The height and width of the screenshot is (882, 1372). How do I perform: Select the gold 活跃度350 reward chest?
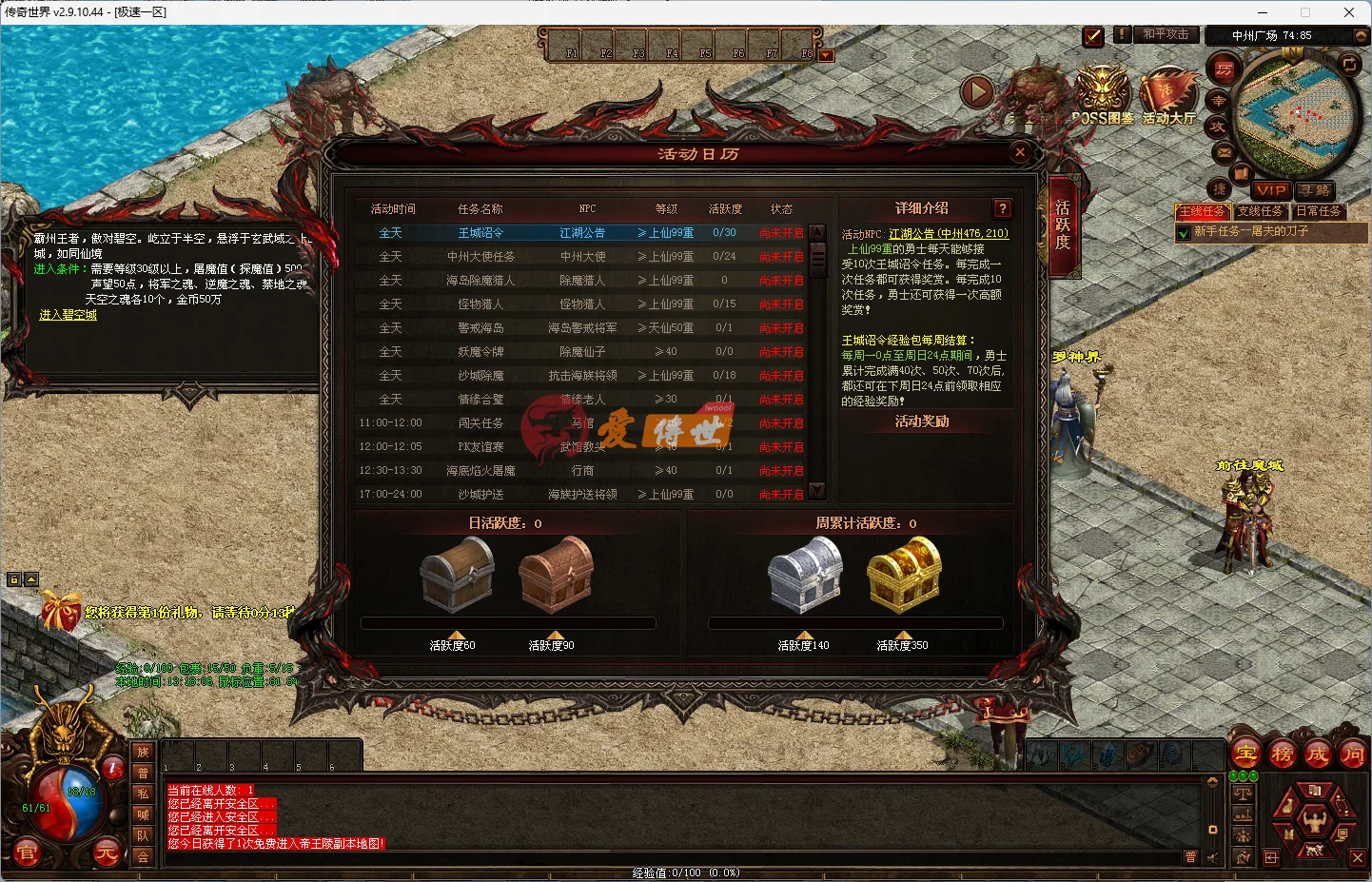click(903, 573)
